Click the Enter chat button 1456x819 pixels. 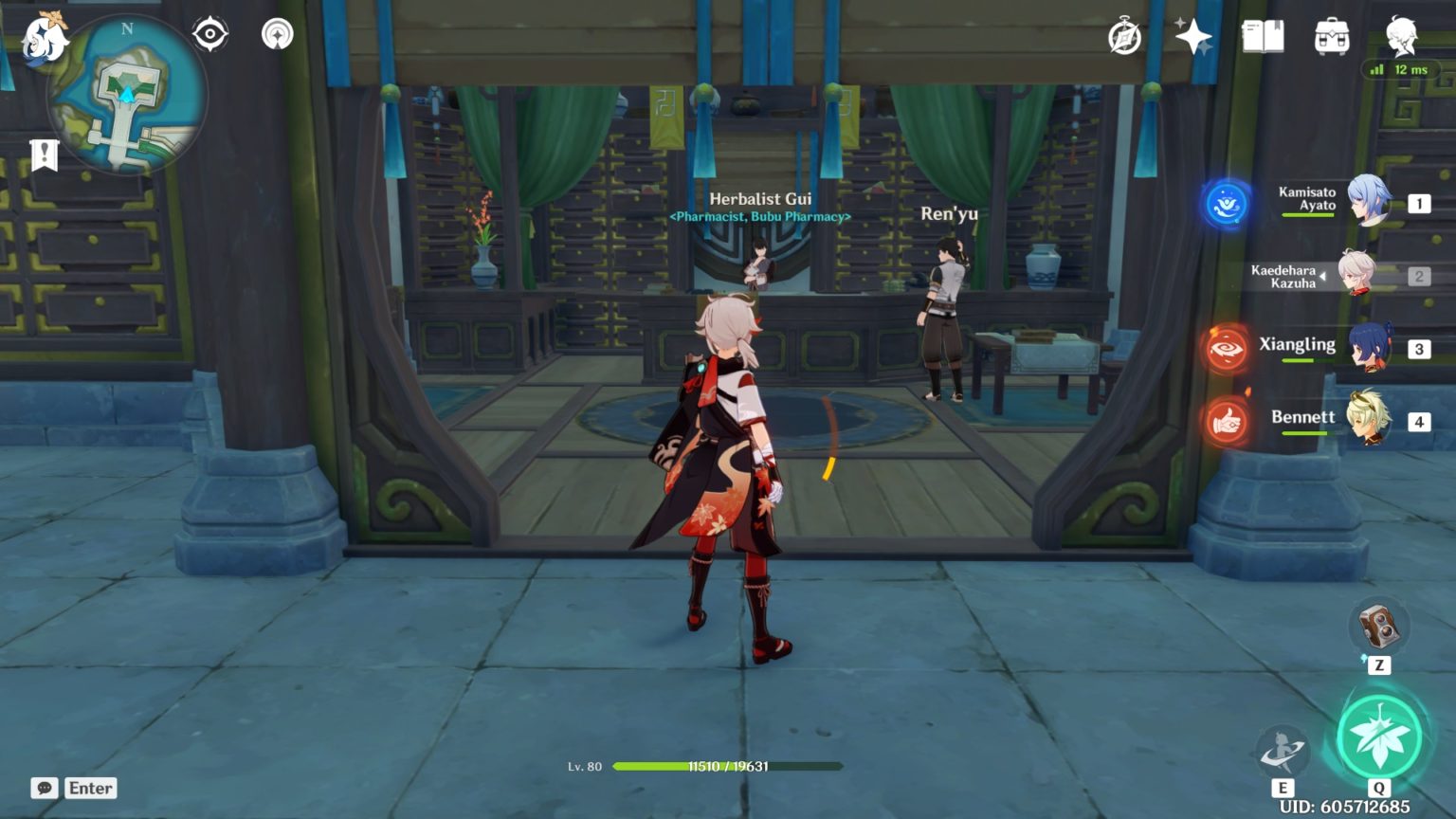pyautogui.click(x=89, y=788)
